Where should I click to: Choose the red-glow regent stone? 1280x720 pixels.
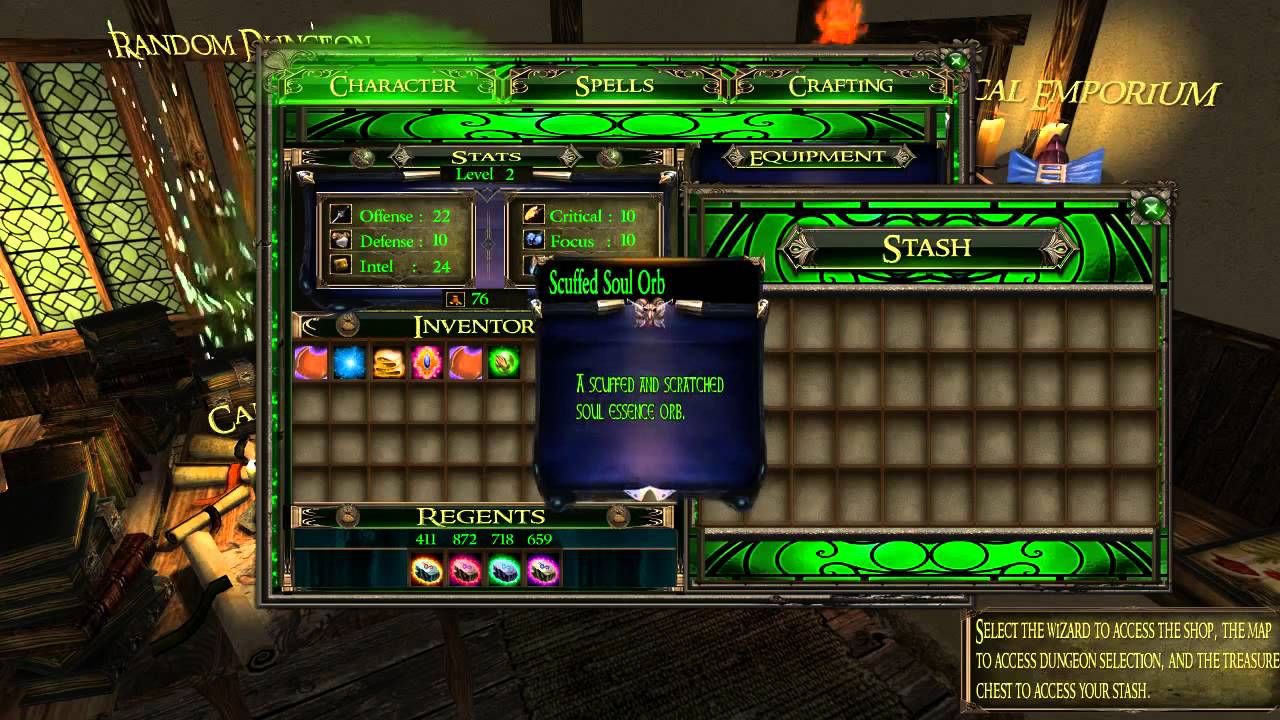pos(465,570)
